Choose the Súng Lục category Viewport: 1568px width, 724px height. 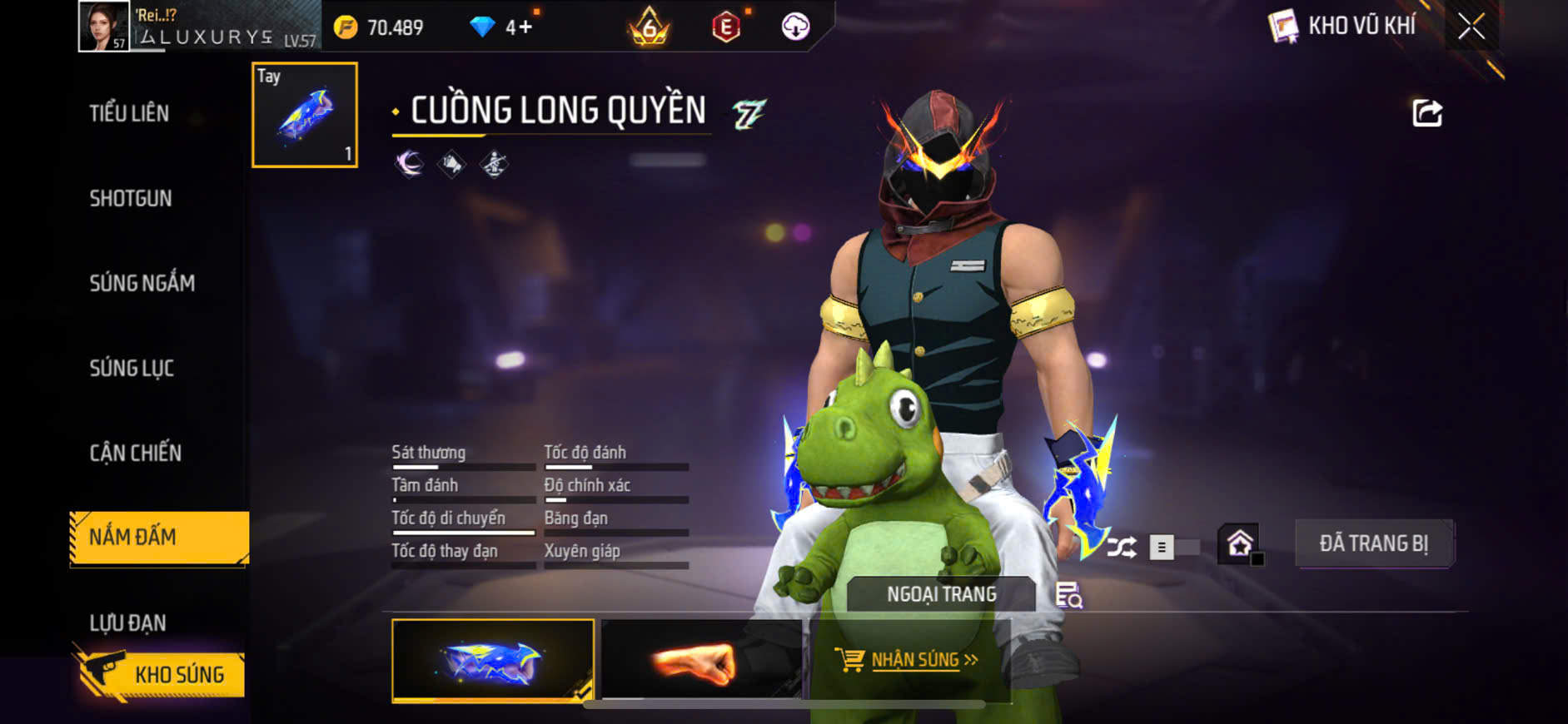[132, 368]
